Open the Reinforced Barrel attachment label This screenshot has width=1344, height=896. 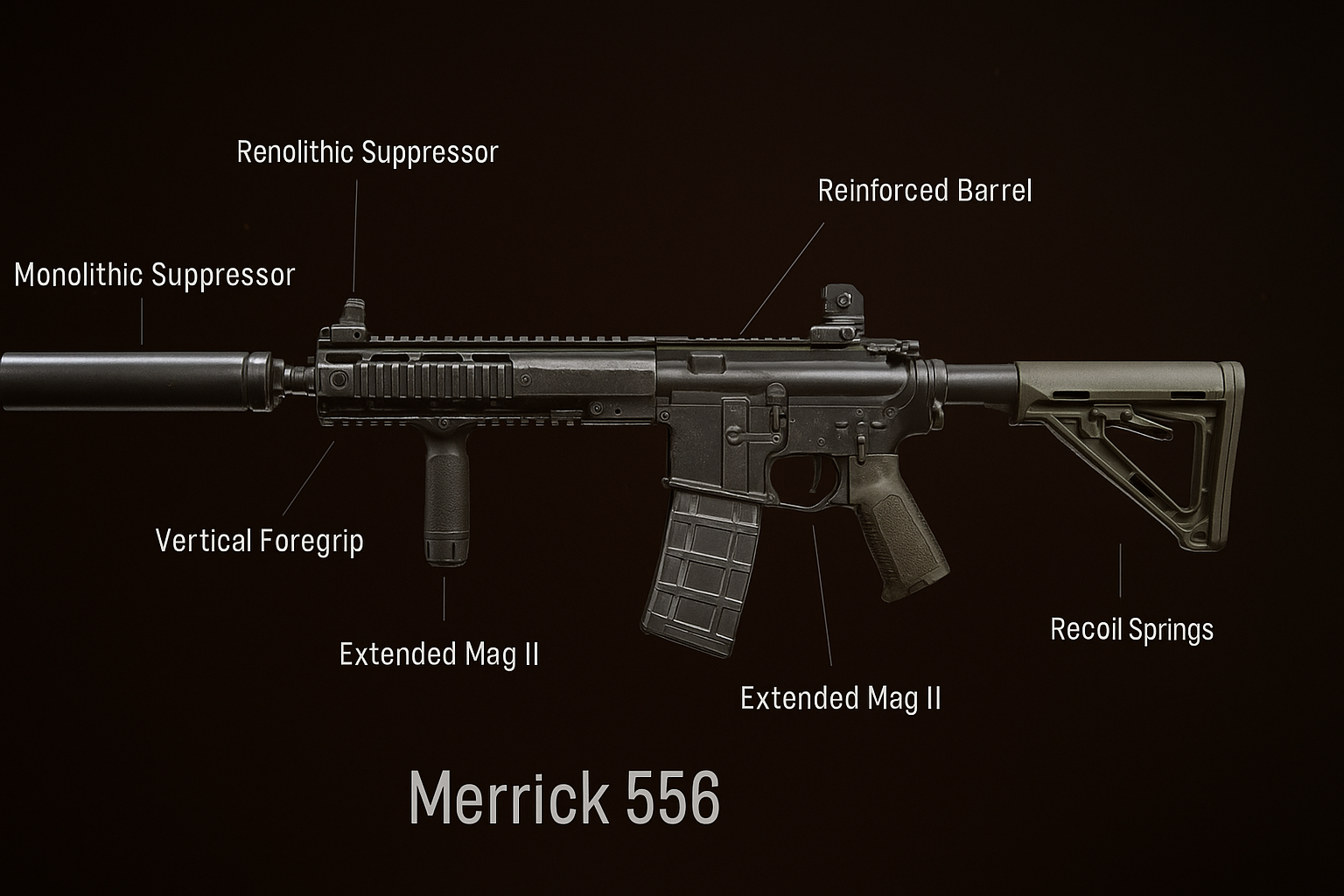pyautogui.click(x=925, y=191)
